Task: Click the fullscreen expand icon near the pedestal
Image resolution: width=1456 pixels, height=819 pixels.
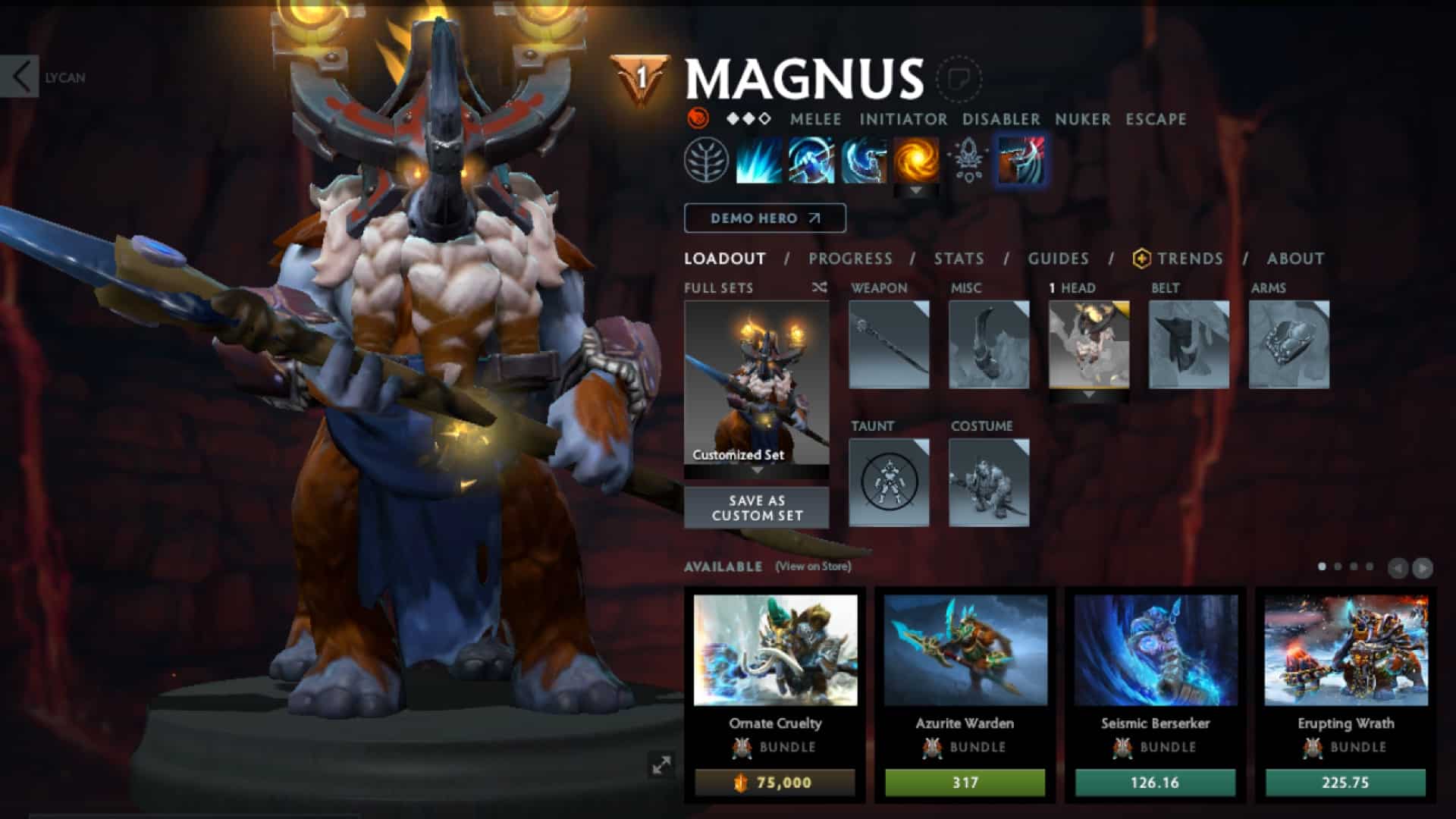Action: tap(661, 765)
